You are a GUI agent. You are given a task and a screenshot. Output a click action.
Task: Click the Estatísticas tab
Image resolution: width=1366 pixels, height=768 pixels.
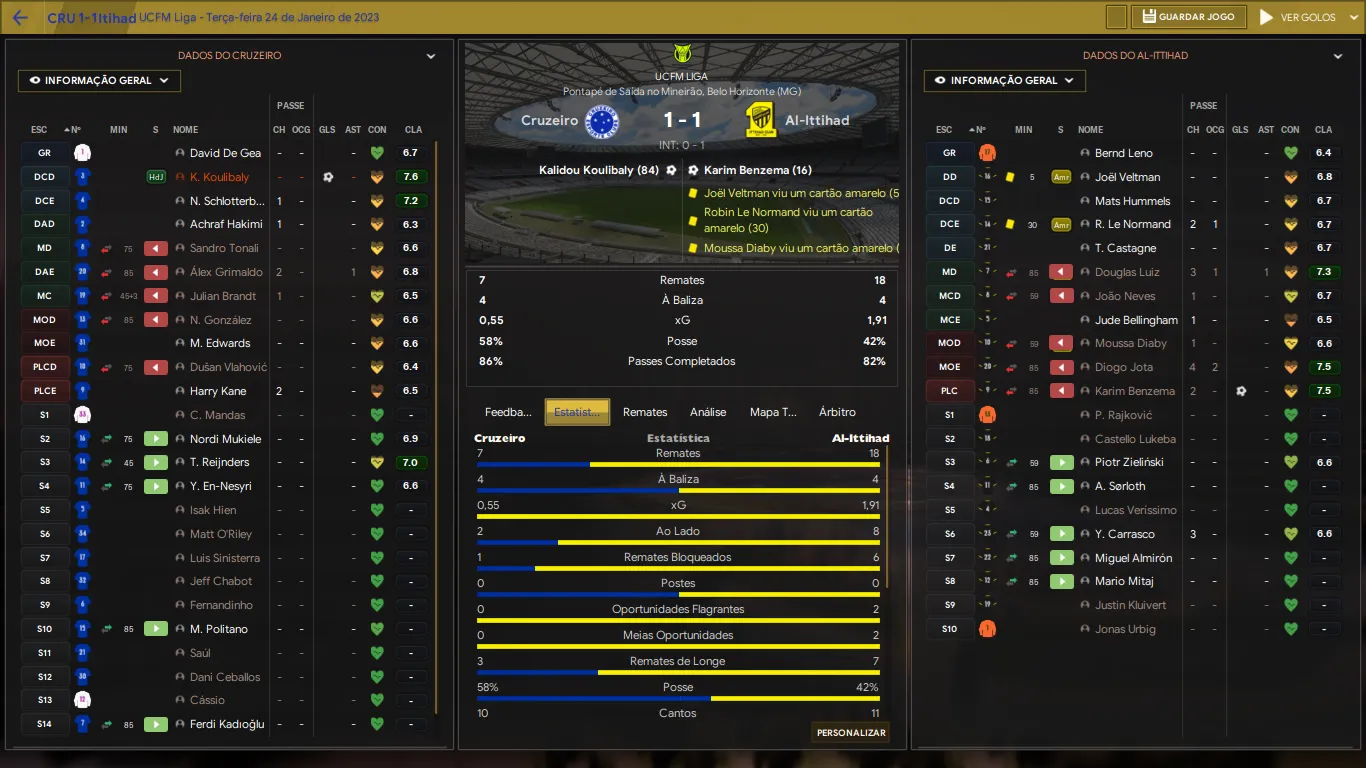[x=577, y=412]
